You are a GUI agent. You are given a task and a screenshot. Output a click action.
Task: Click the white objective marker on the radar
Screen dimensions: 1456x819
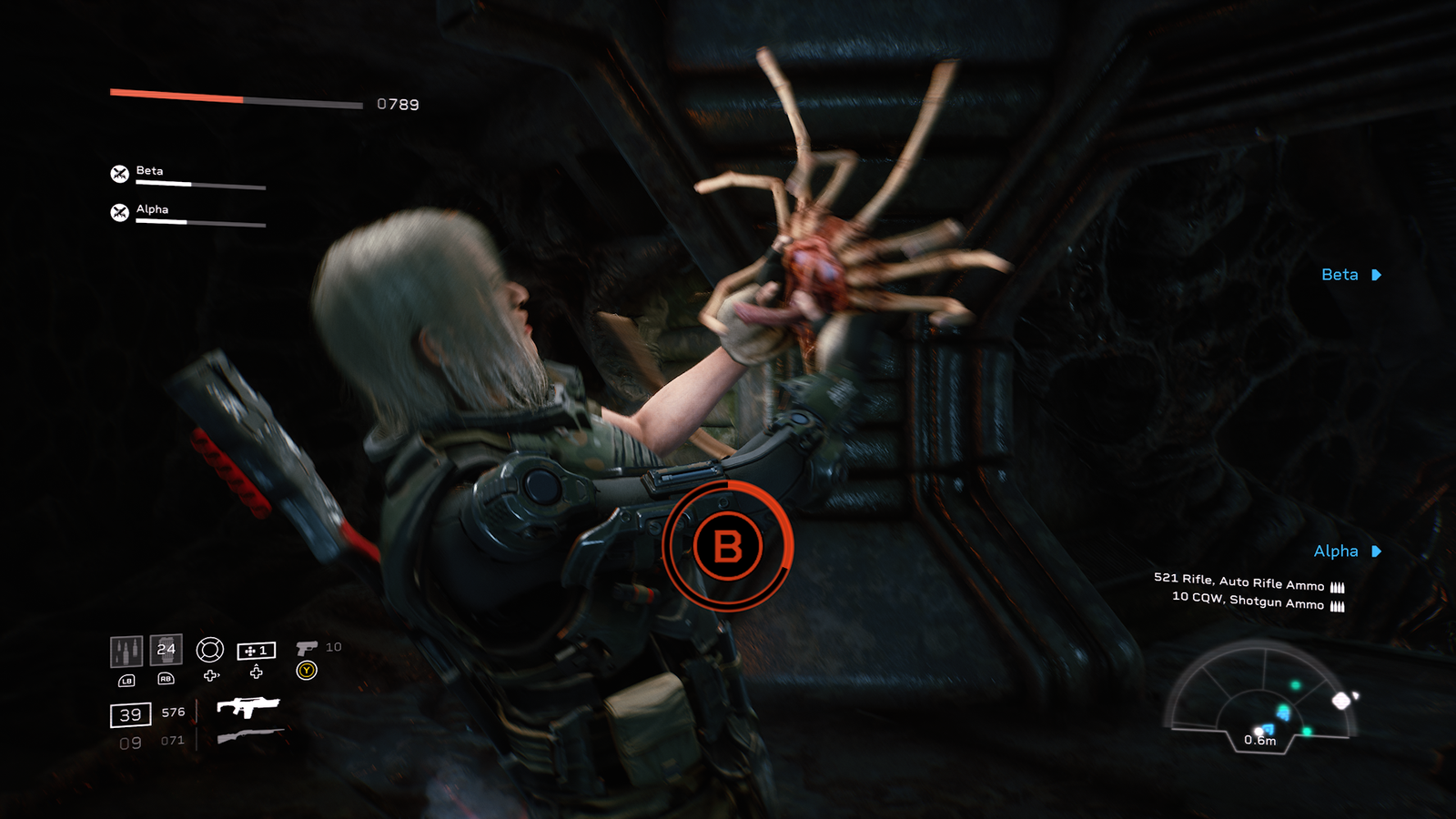pos(1341,700)
